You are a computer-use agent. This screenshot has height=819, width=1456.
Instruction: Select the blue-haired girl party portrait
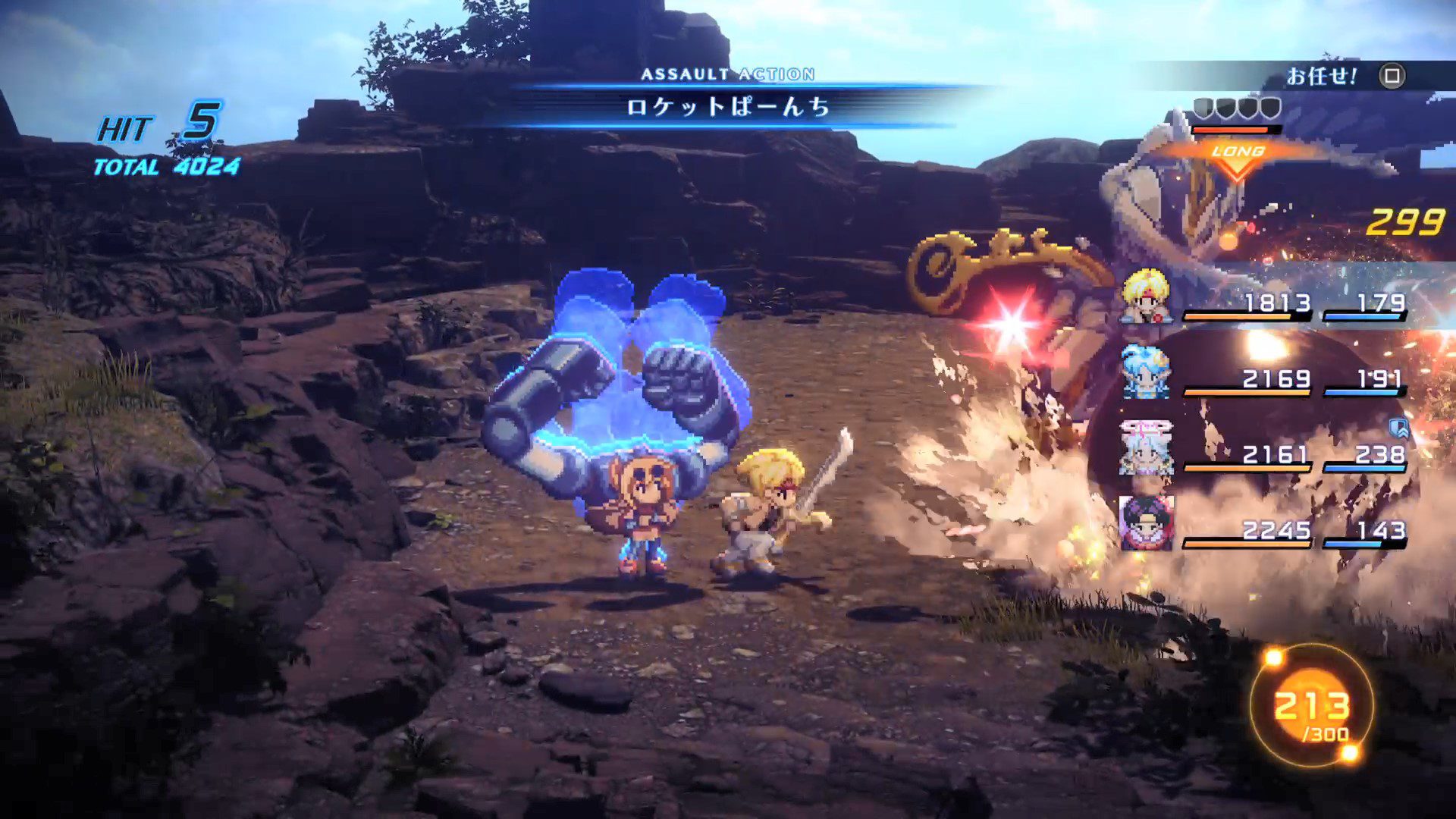coord(1146,372)
